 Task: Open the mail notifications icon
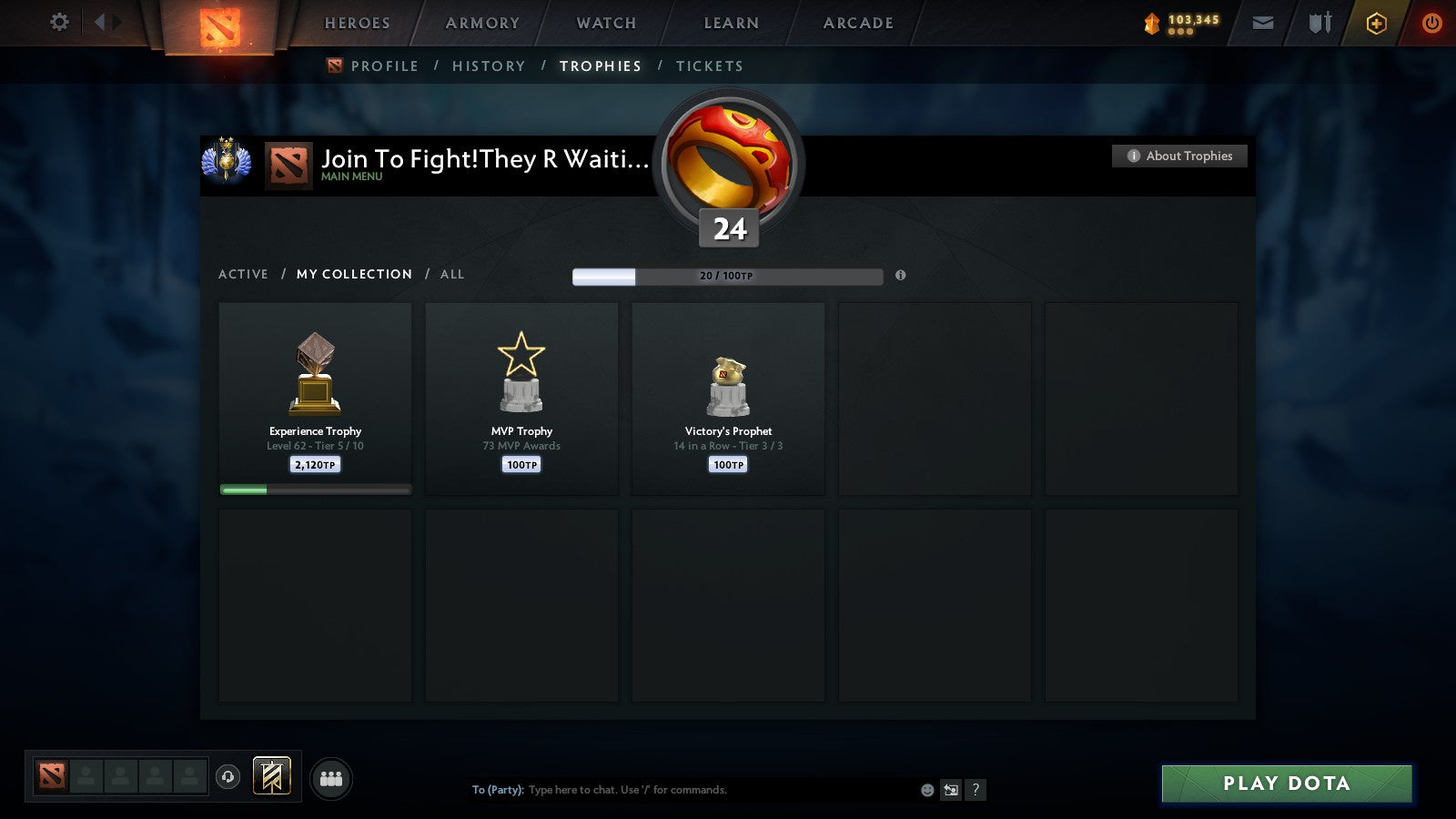coord(1263,23)
